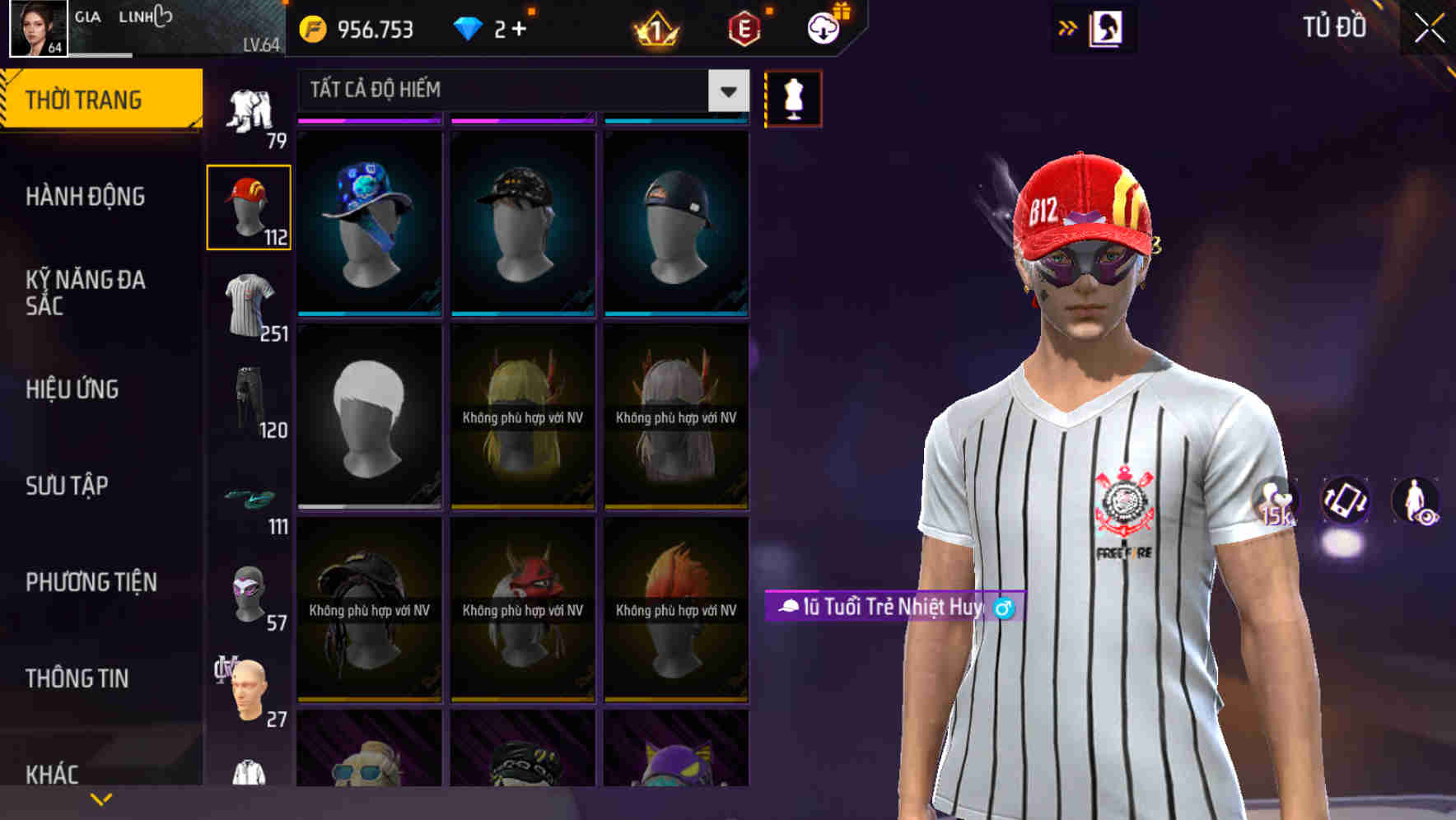Open the cloud download gift icon
The height and width of the screenshot is (820, 1456).
point(821,26)
